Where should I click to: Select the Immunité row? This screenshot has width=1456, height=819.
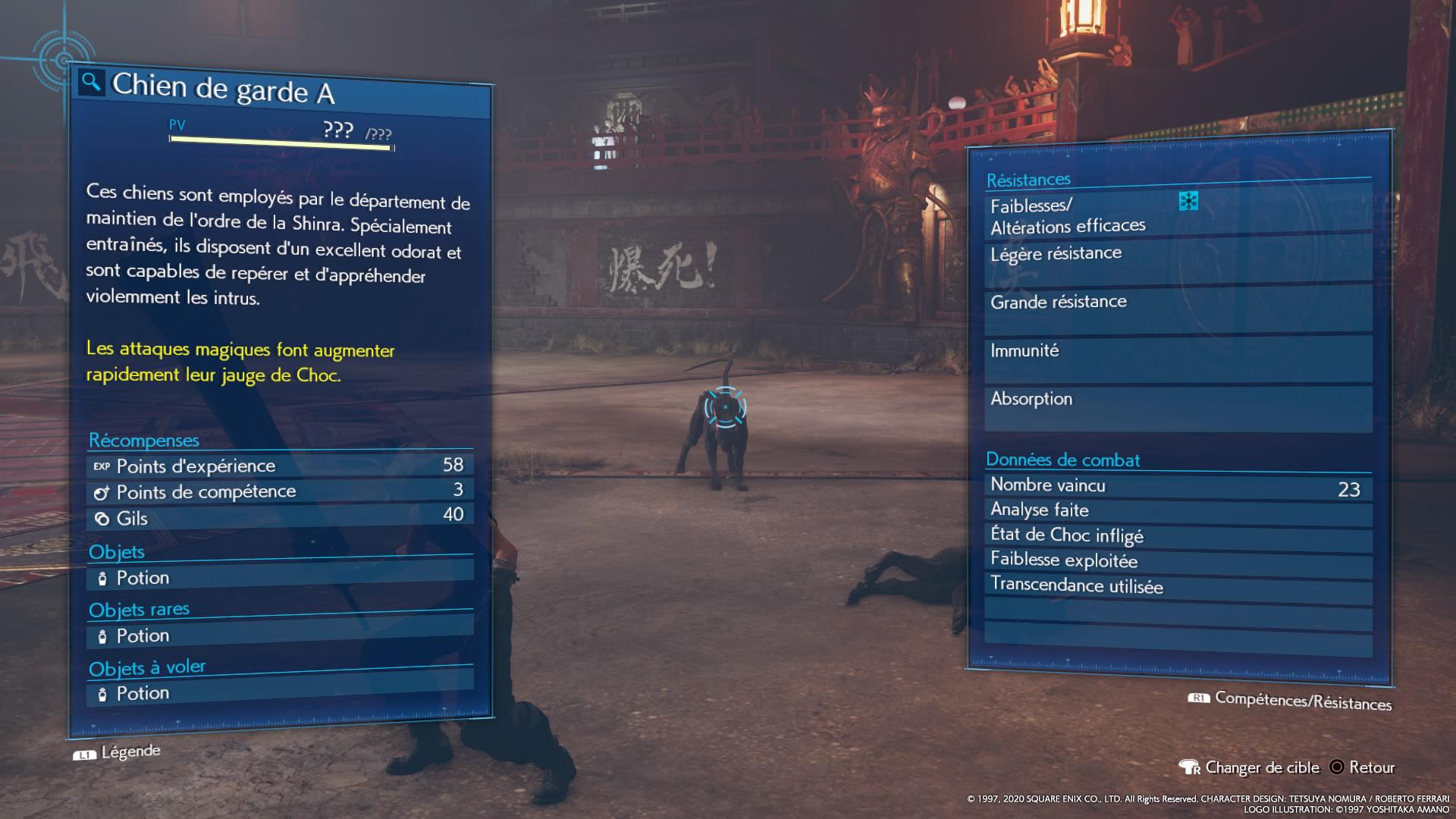[1178, 359]
